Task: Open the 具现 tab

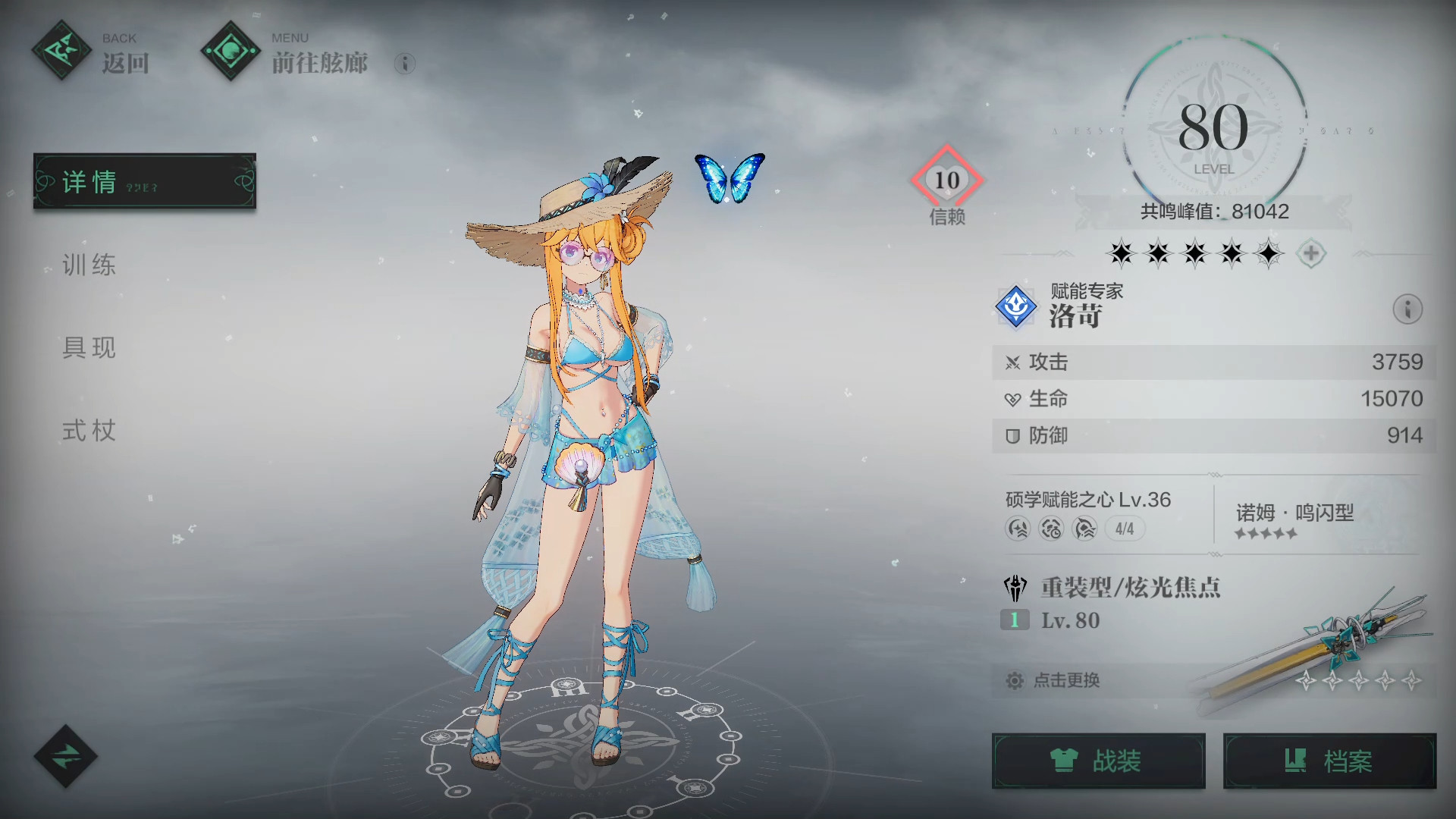Action: 89,347
